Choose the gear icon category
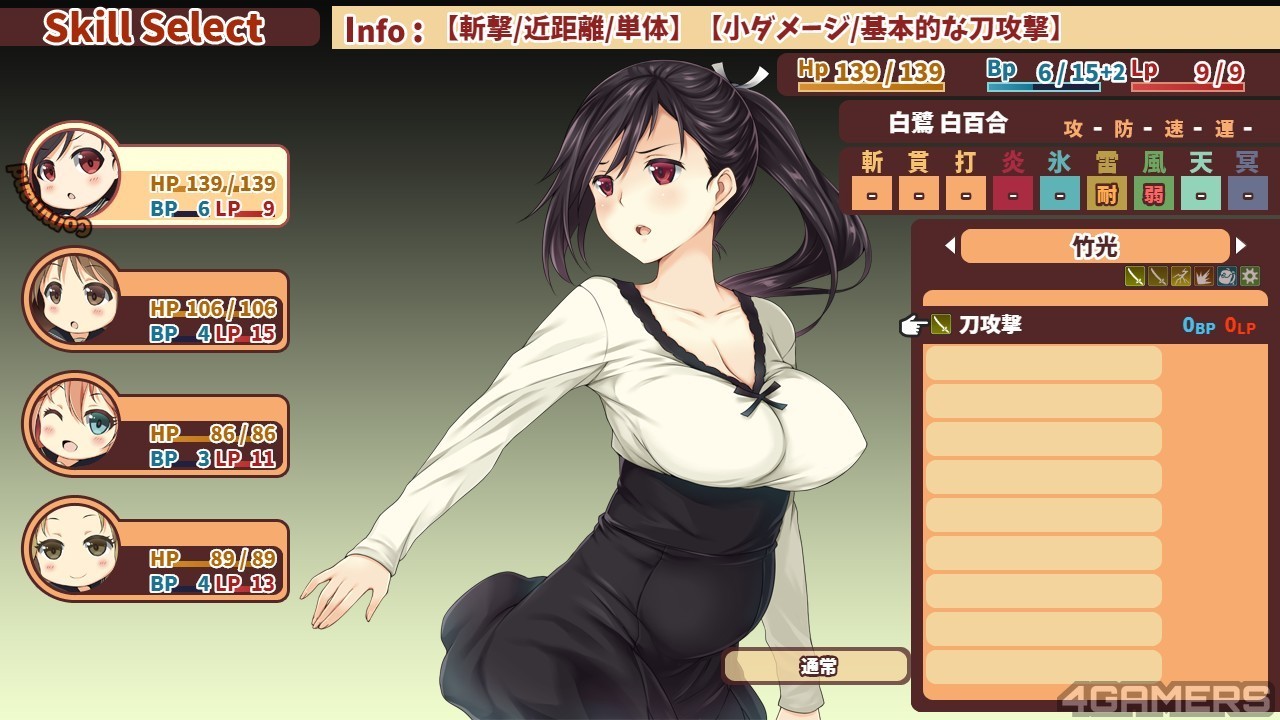Image resolution: width=1280 pixels, height=720 pixels. [1250, 276]
